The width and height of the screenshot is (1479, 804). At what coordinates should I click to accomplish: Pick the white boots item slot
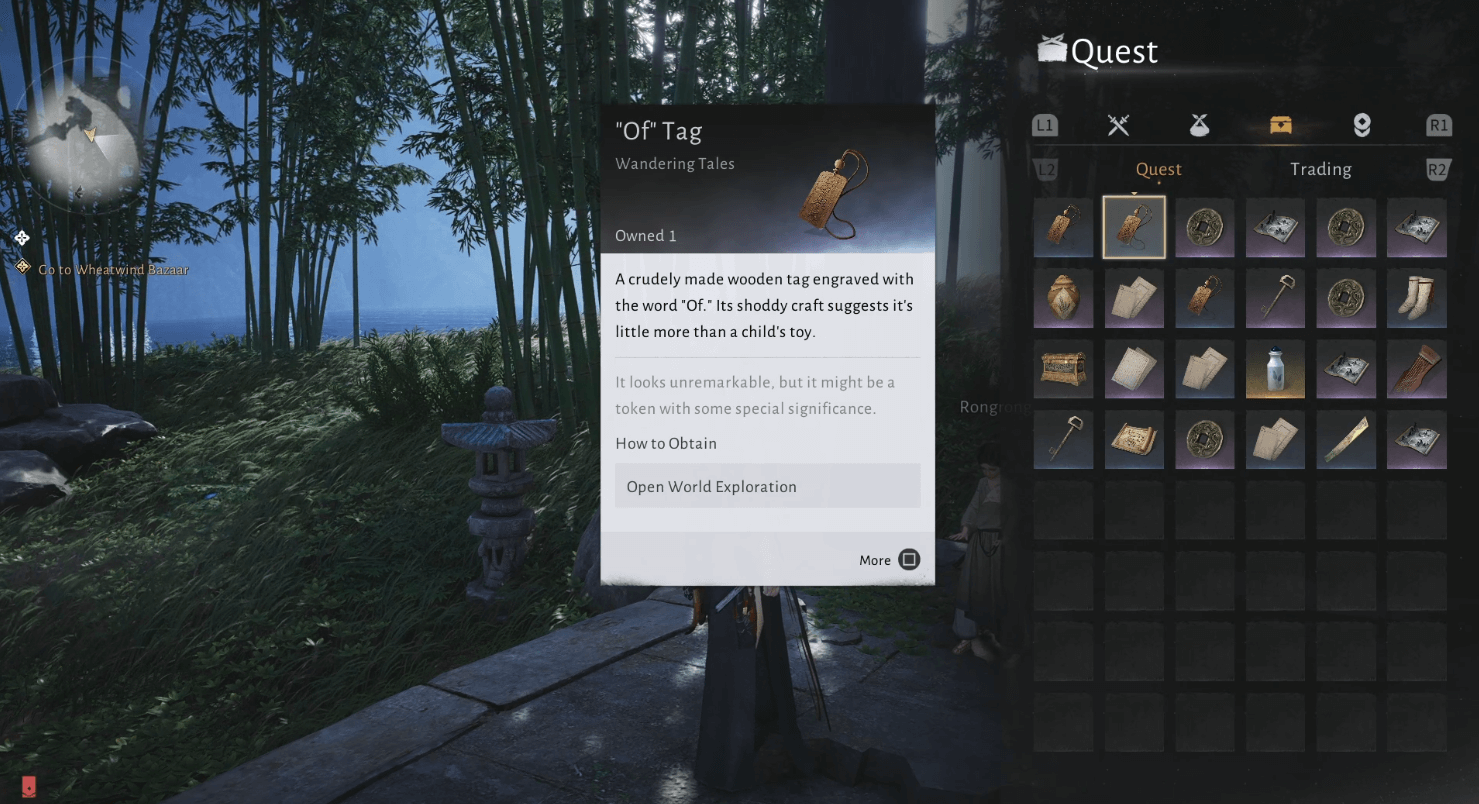1416,299
